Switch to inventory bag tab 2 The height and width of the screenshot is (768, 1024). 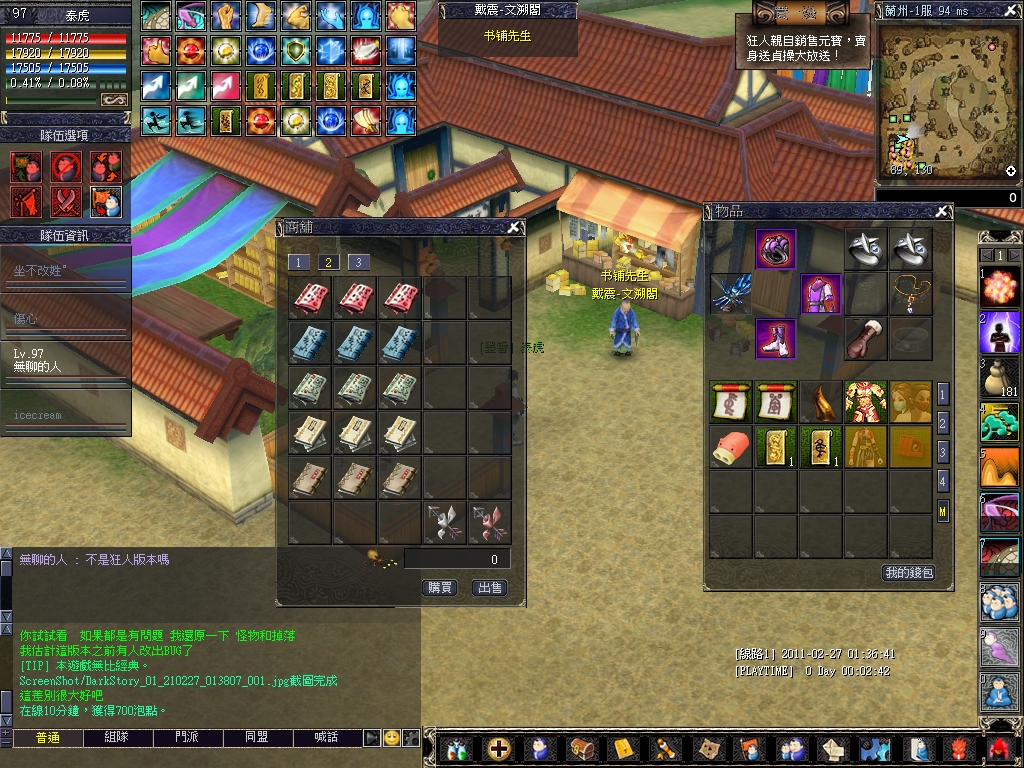point(943,423)
